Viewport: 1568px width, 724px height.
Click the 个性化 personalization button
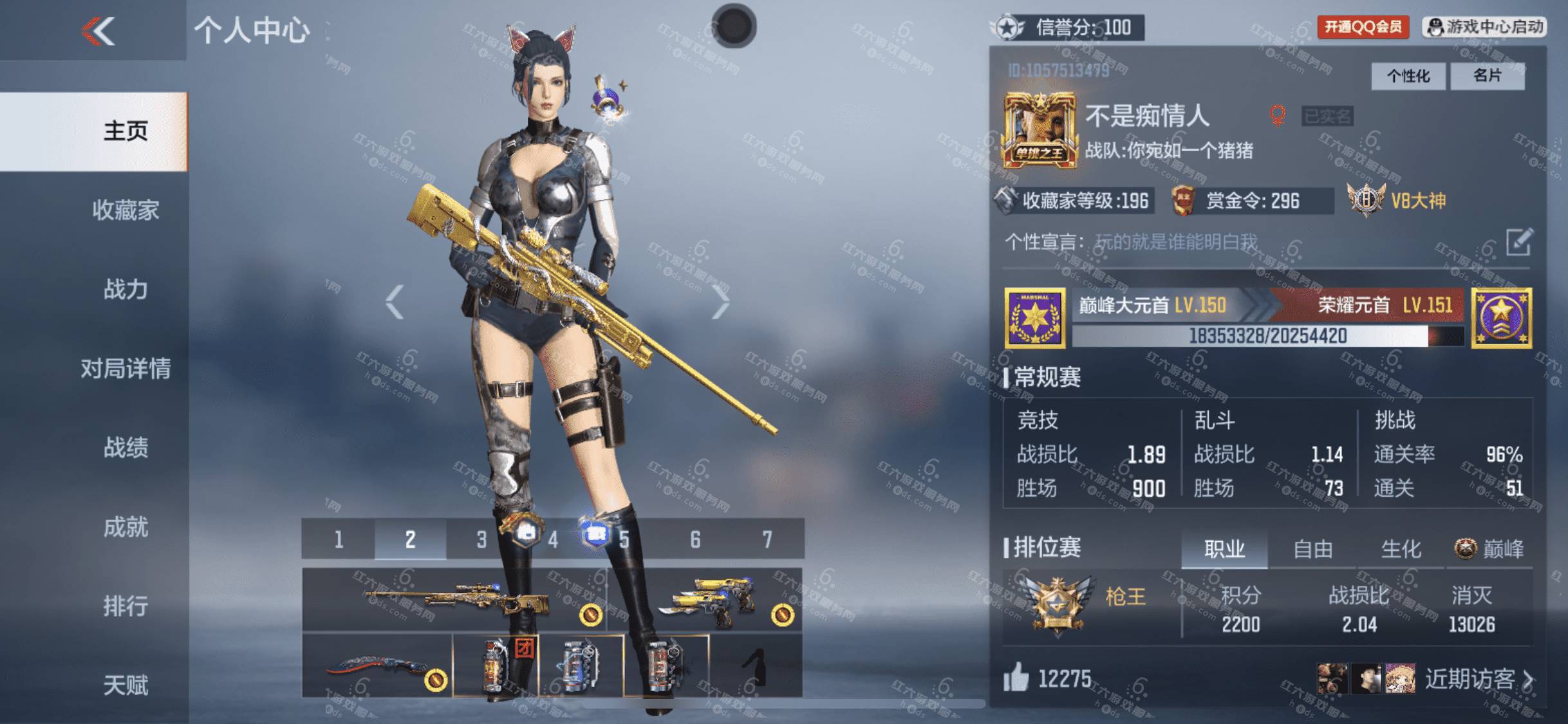coord(1408,77)
